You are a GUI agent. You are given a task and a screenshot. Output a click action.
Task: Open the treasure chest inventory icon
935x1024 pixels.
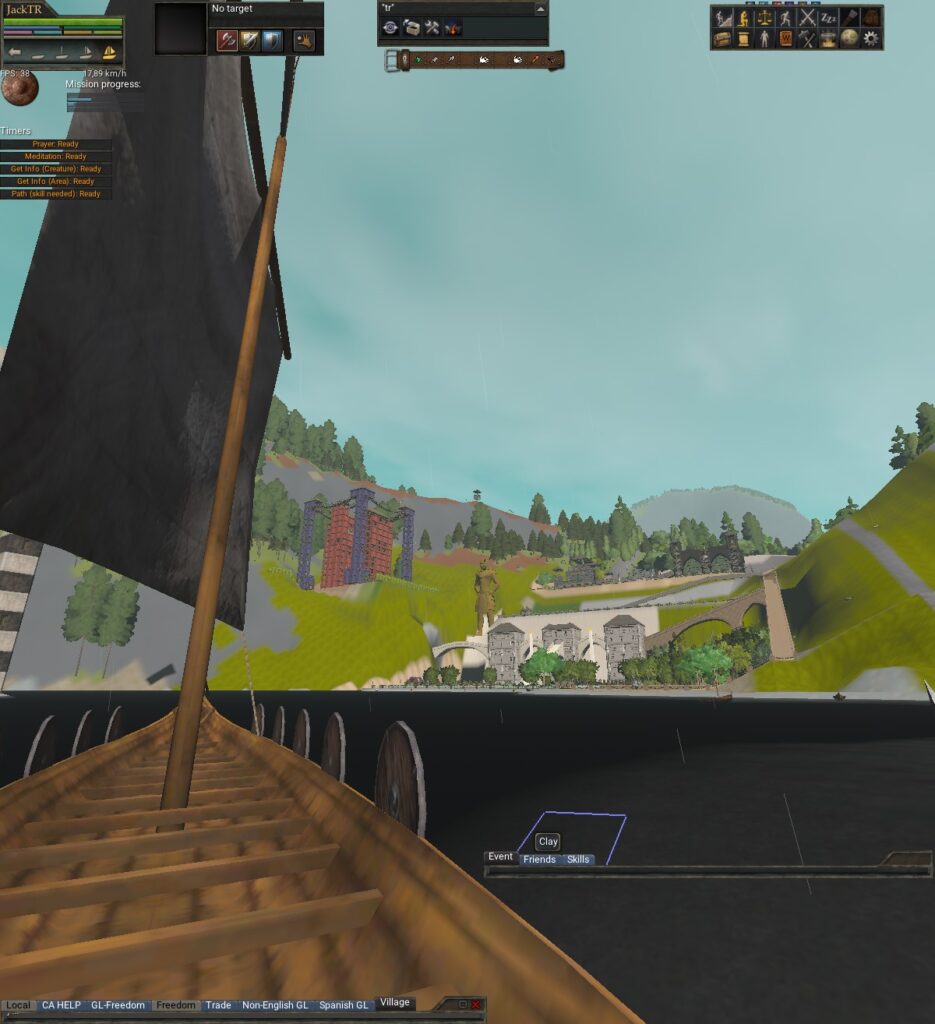coord(722,38)
